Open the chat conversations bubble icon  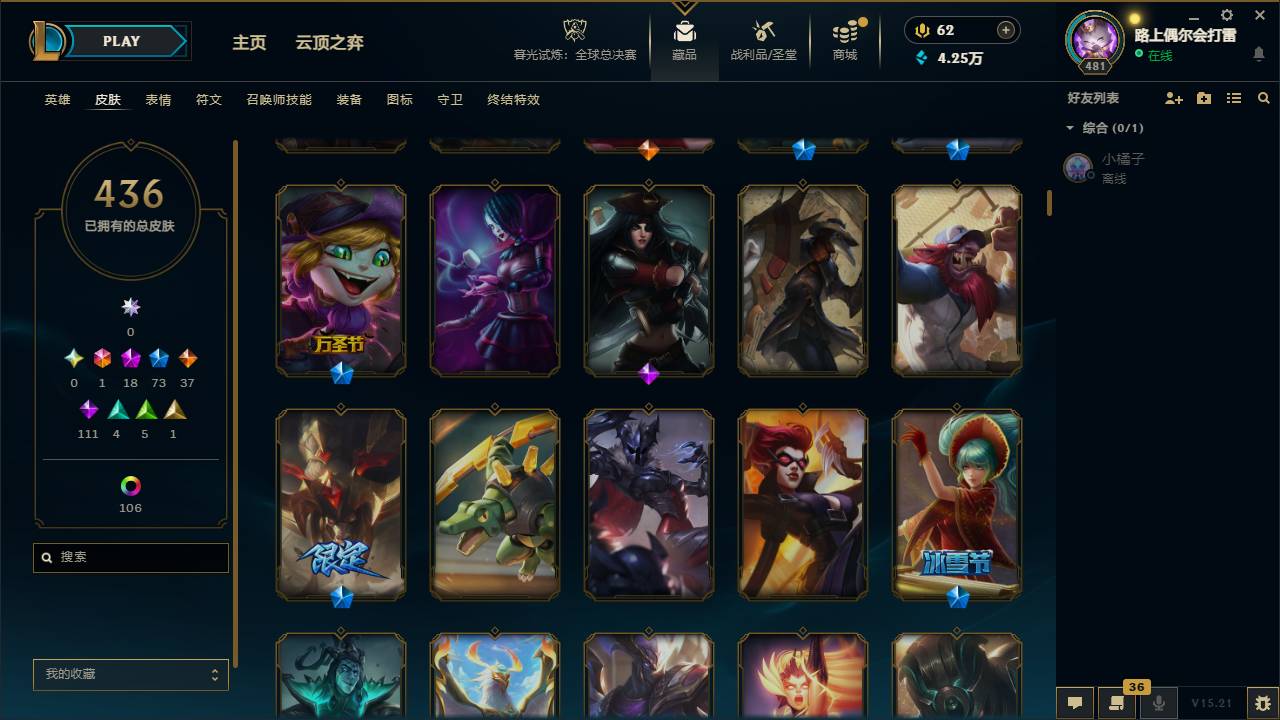1074,703
